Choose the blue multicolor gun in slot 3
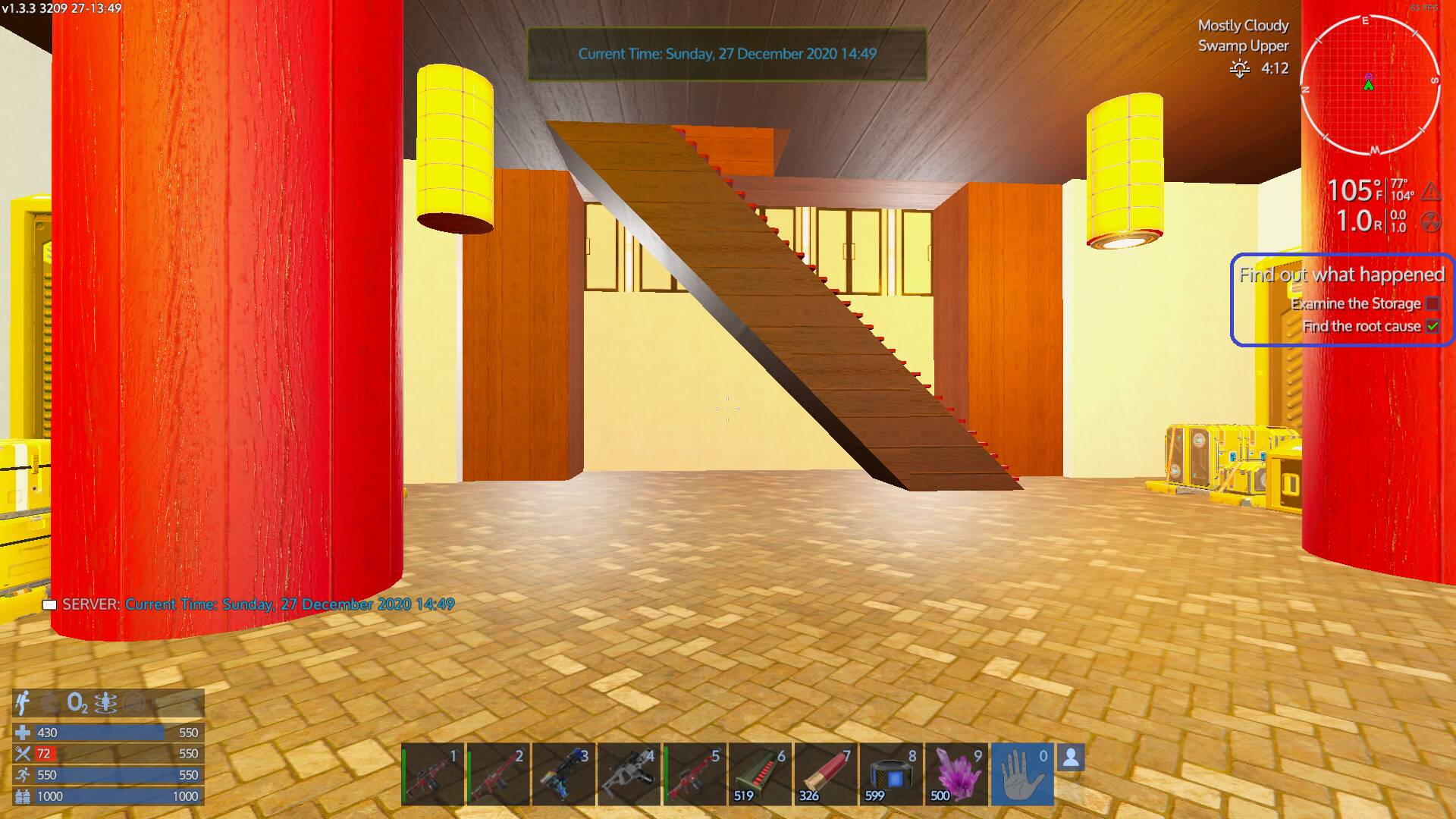1456x819 pixels. (563, 774)
